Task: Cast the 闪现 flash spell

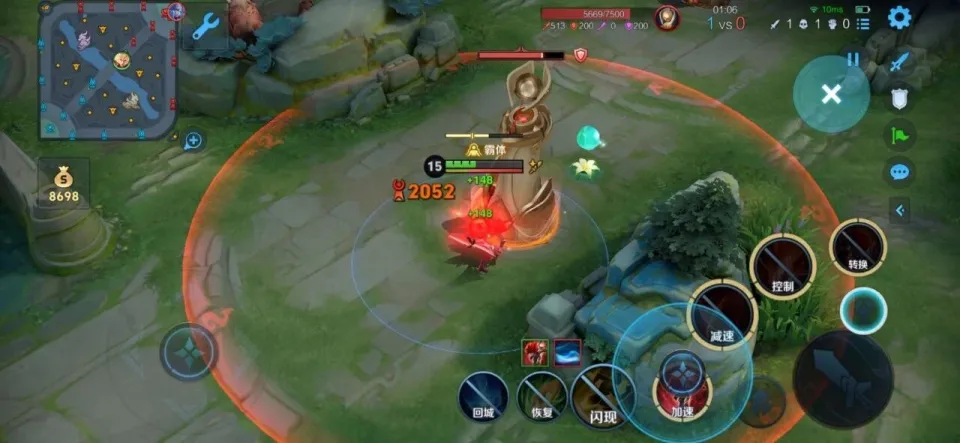Action: click(601, 395)
